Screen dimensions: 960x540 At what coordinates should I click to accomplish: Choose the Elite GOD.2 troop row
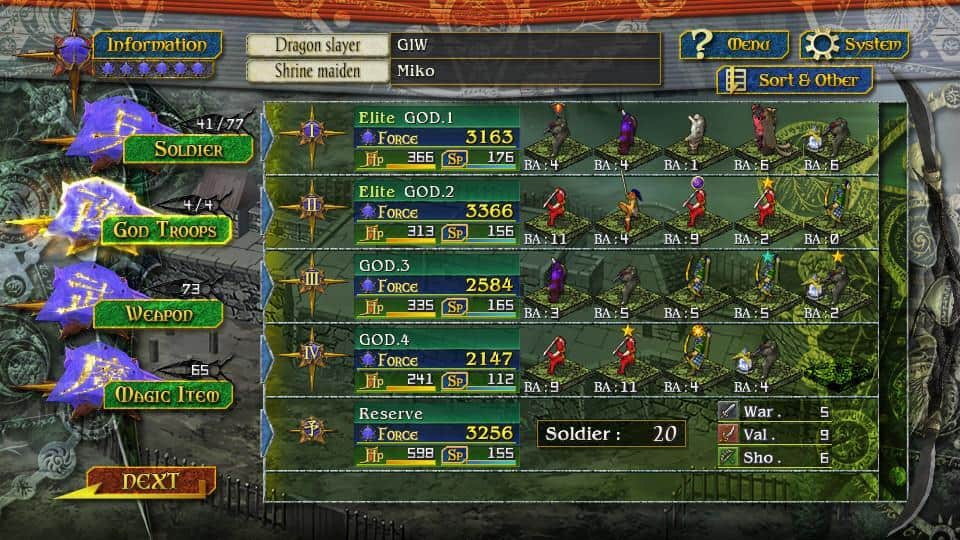(x=436, y=211)
